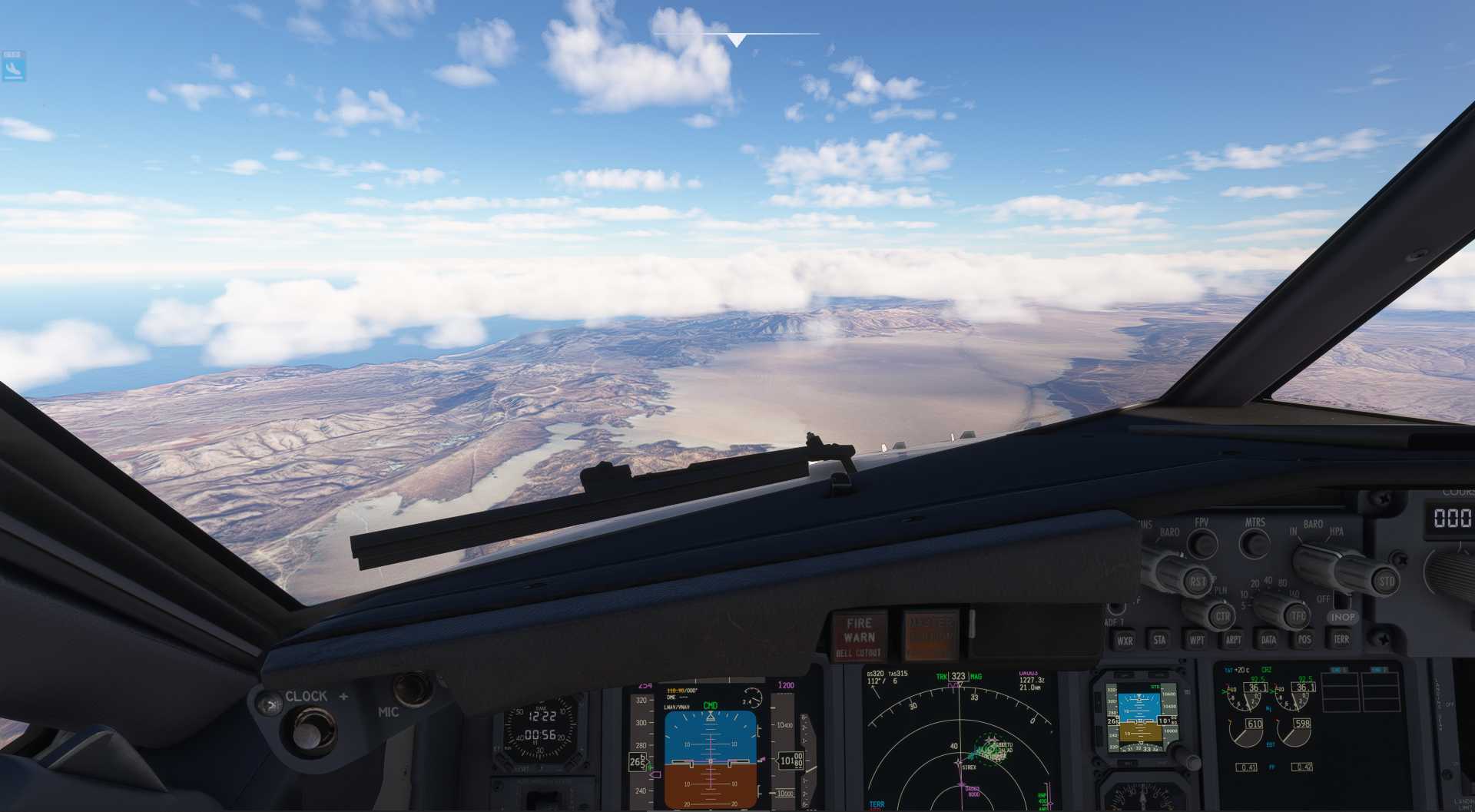Toggle the TERR terrain button

click(1341, 639)
